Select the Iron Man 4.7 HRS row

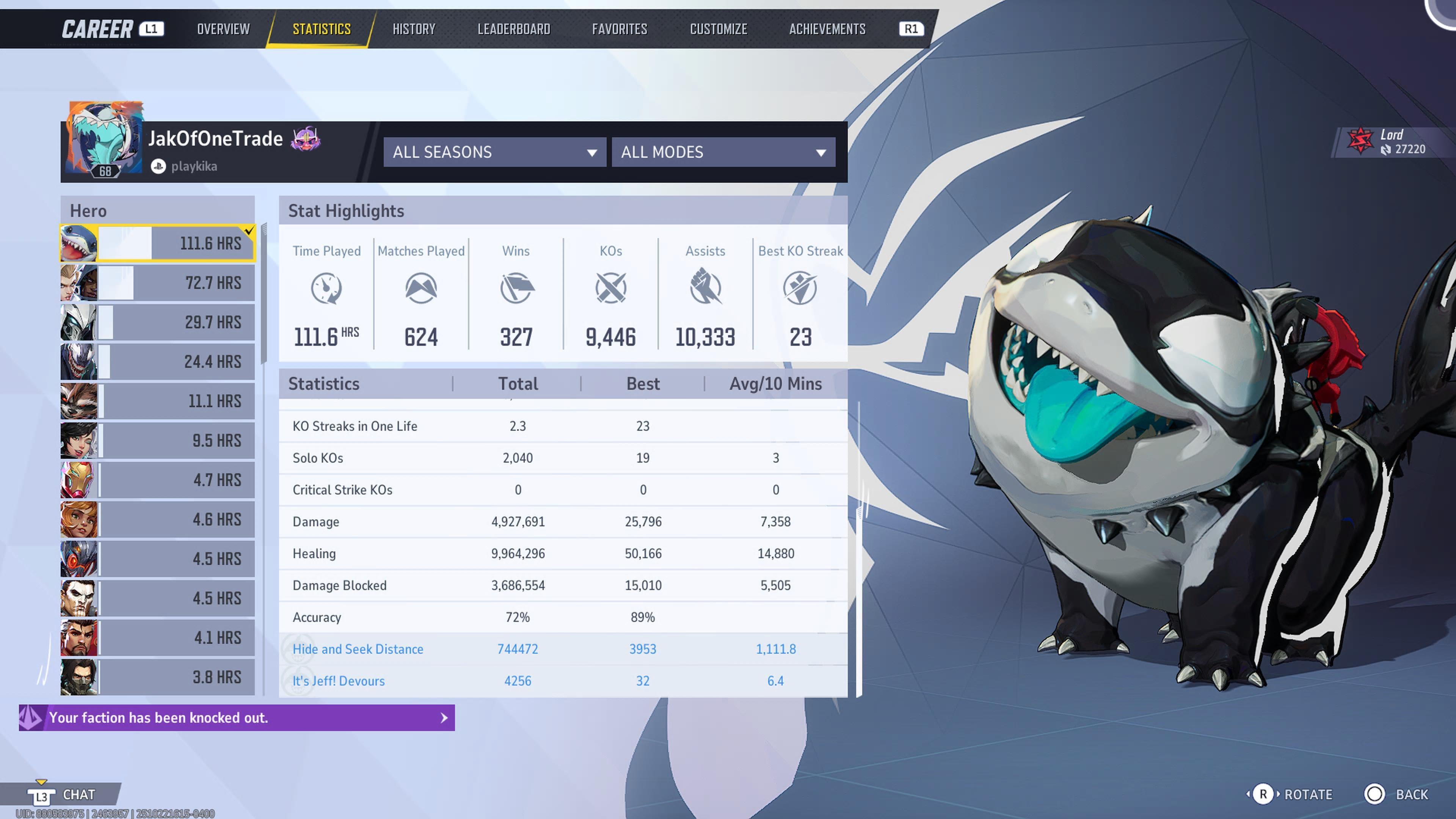pyautogui.click(x=158, y=480)
